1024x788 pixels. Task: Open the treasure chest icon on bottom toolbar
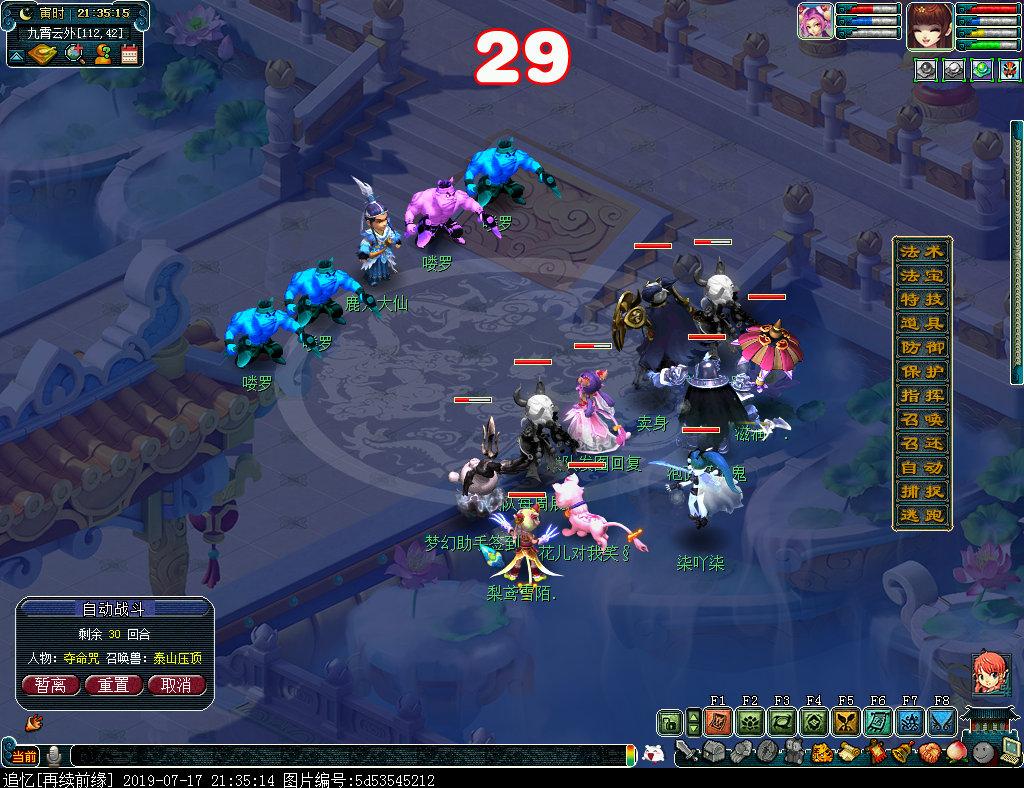click(x=711, y=752)
